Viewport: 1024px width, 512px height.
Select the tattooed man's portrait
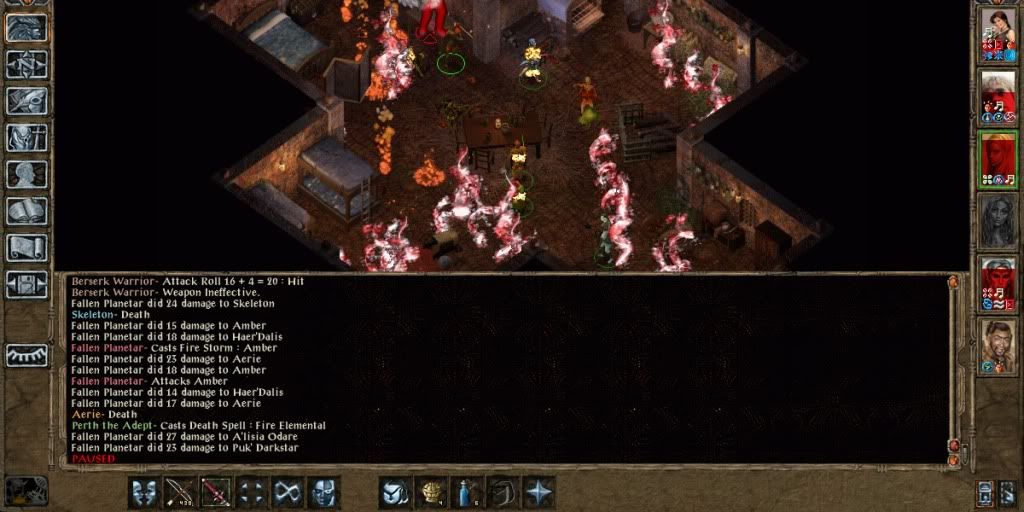998,346
